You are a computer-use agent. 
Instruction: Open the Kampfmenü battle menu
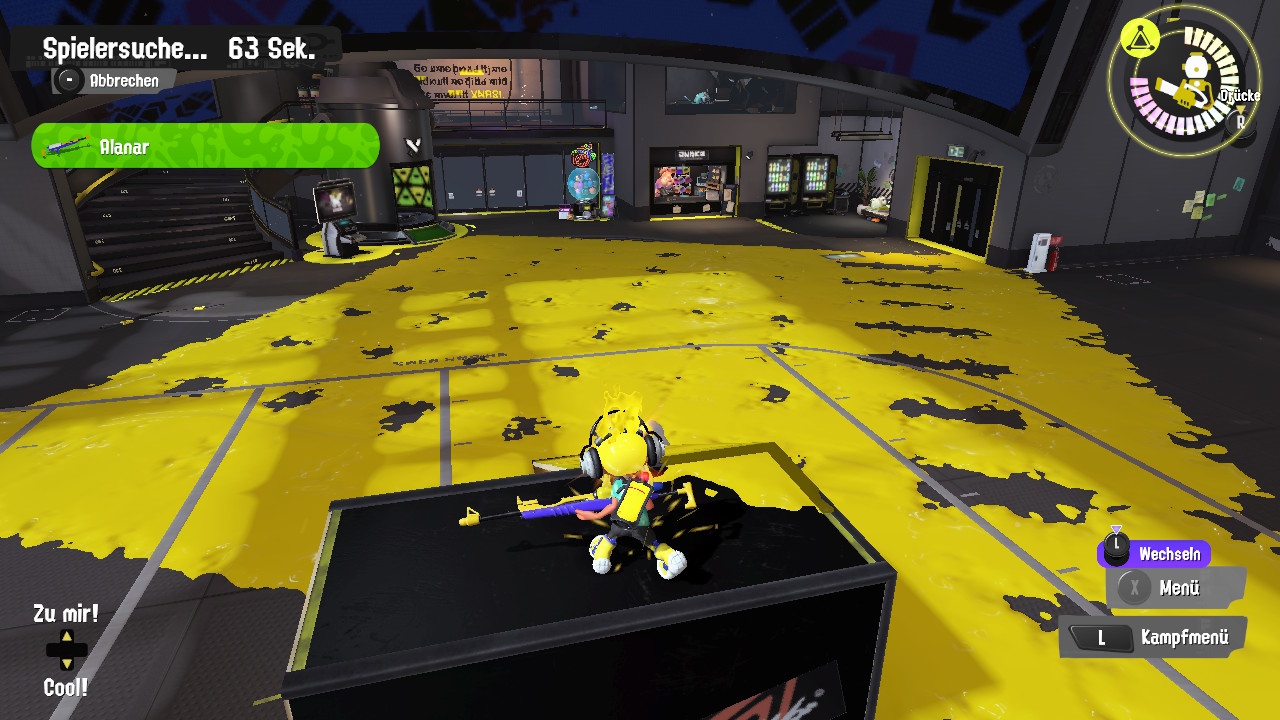(1158, 637)
